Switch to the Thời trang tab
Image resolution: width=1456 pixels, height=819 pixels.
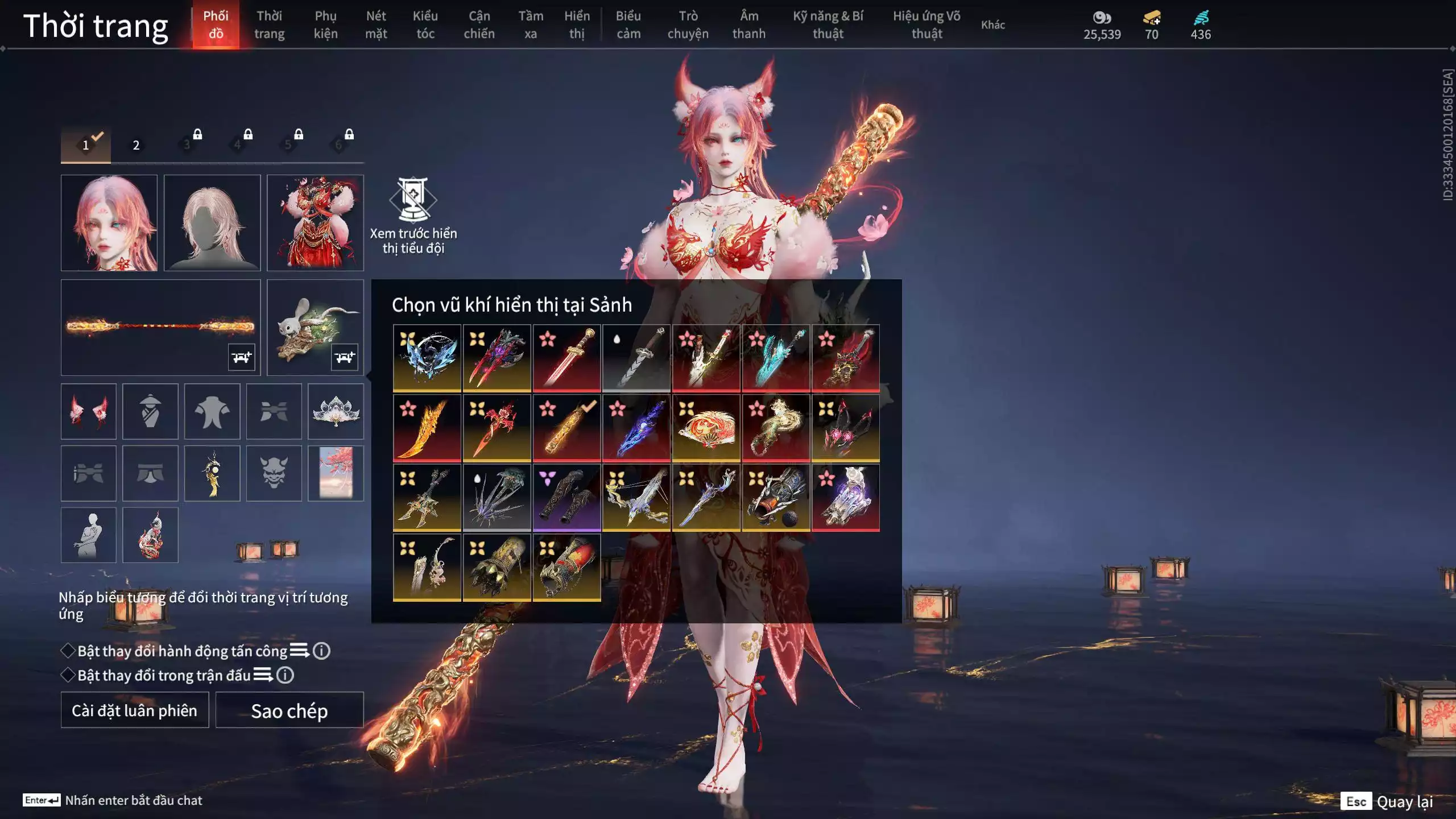269,24
